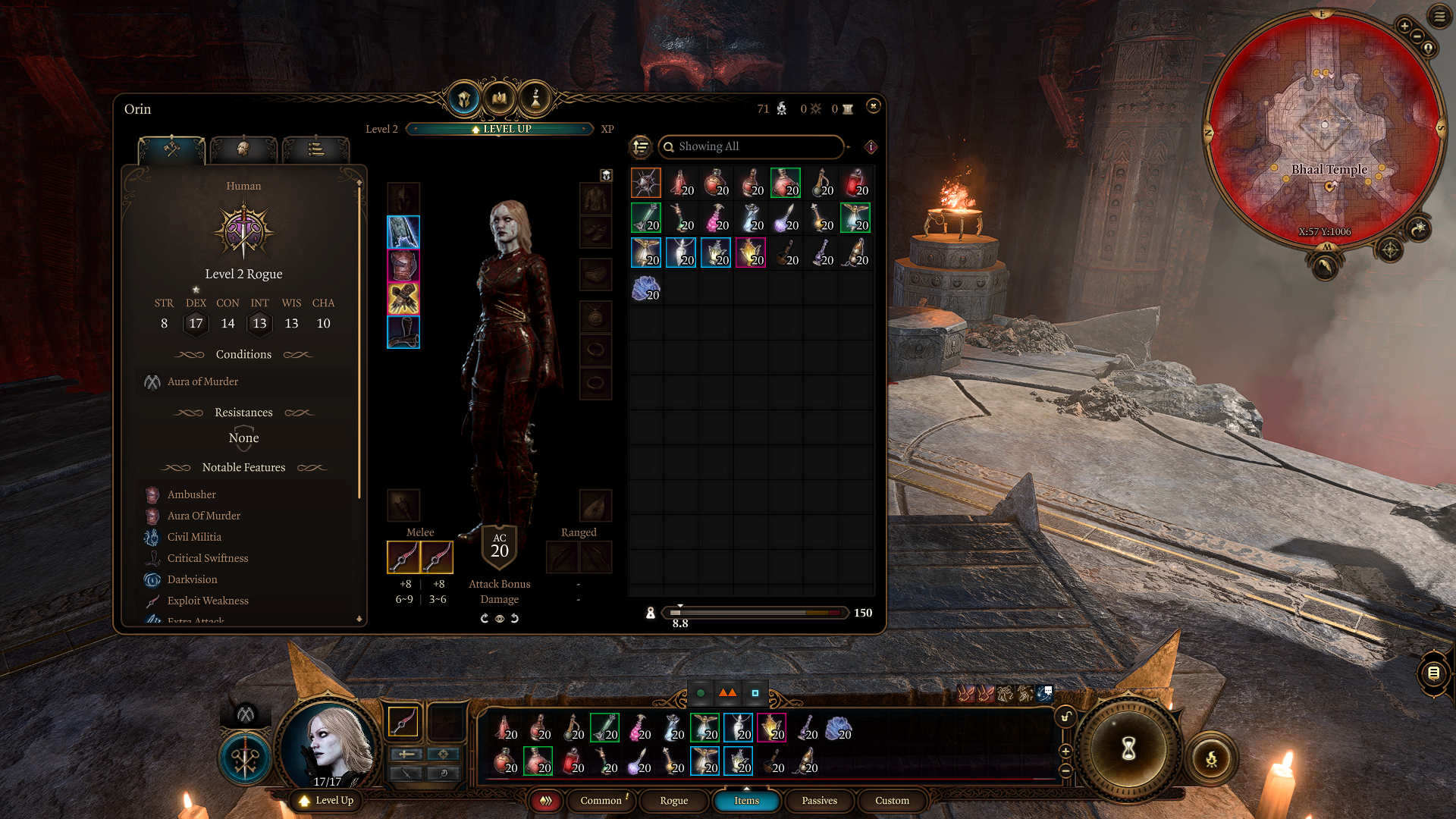Image resolution: width=1456 pixels, height=819 pixels.
Task: Select the Items hotbar tab
Action: tap(746, 800)
